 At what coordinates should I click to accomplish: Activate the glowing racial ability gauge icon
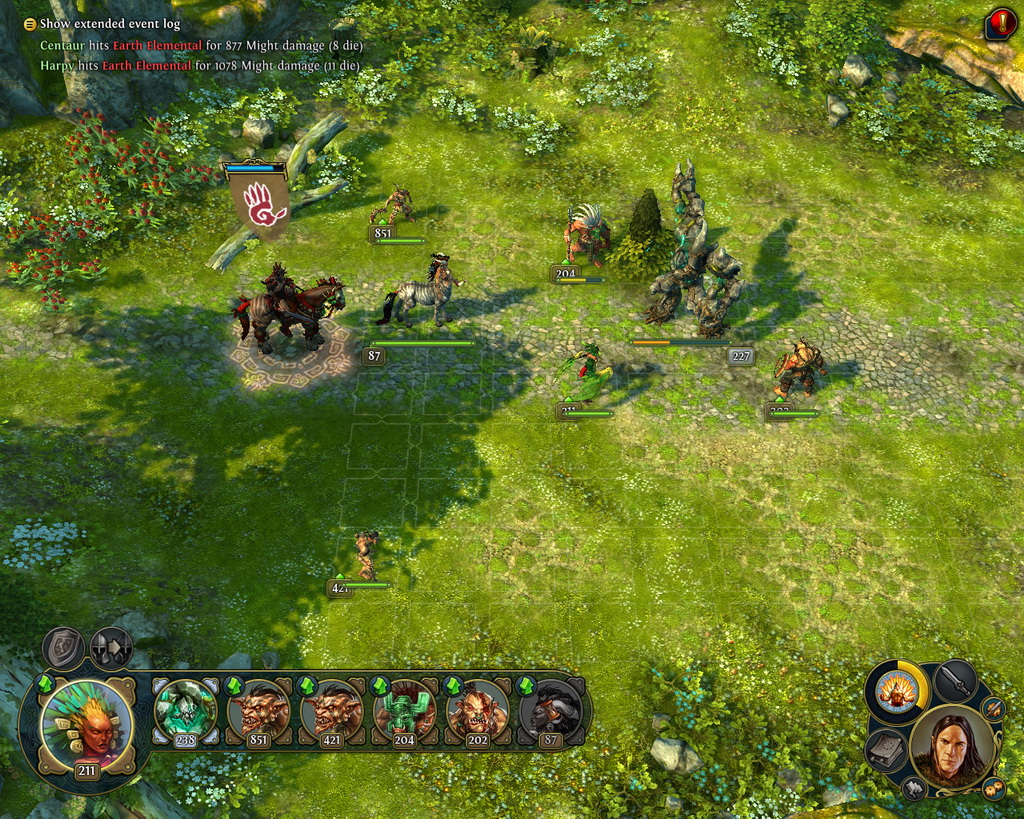pyautogui.click(x=896, y=691)
